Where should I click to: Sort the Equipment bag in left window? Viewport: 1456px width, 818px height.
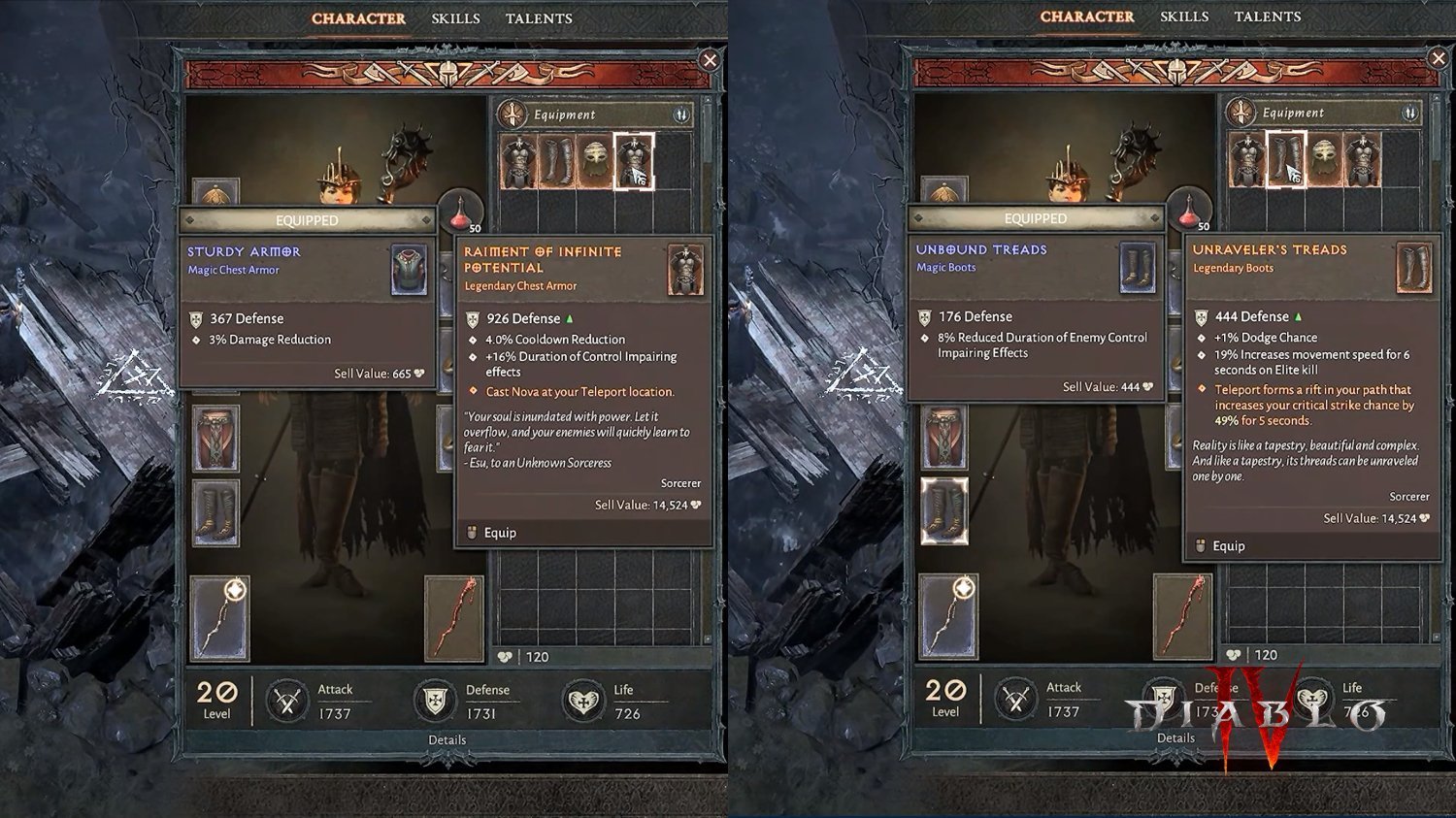681,115
